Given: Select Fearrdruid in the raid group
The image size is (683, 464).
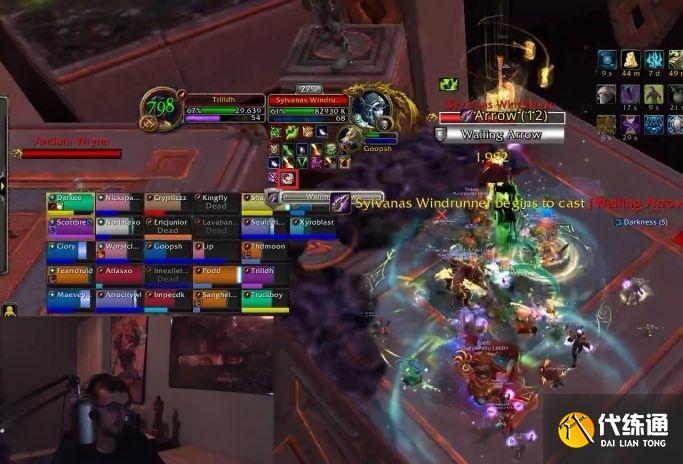Looking at the screenshot, I should click(x=70, y=274).
